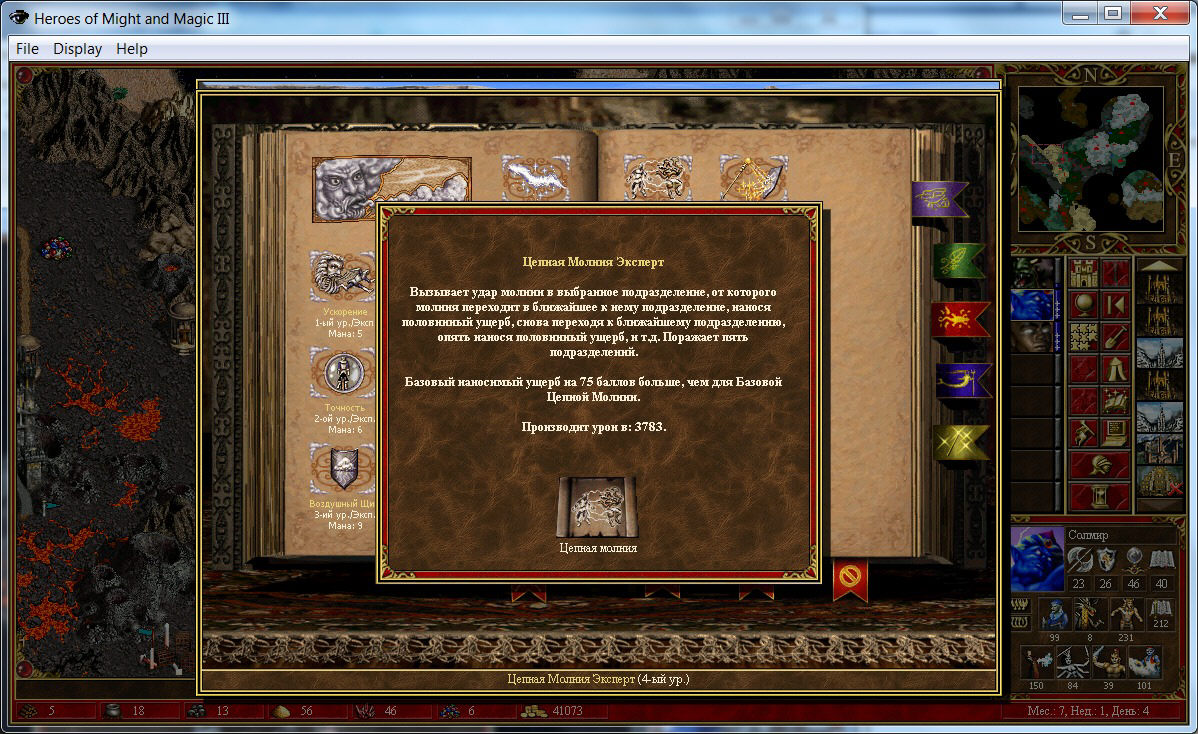The height and width of the screenshot is (734, 1198).
Task: Select the Ускорение (Haste) spell
Action: pyautogui.click(x=342, y=276)
